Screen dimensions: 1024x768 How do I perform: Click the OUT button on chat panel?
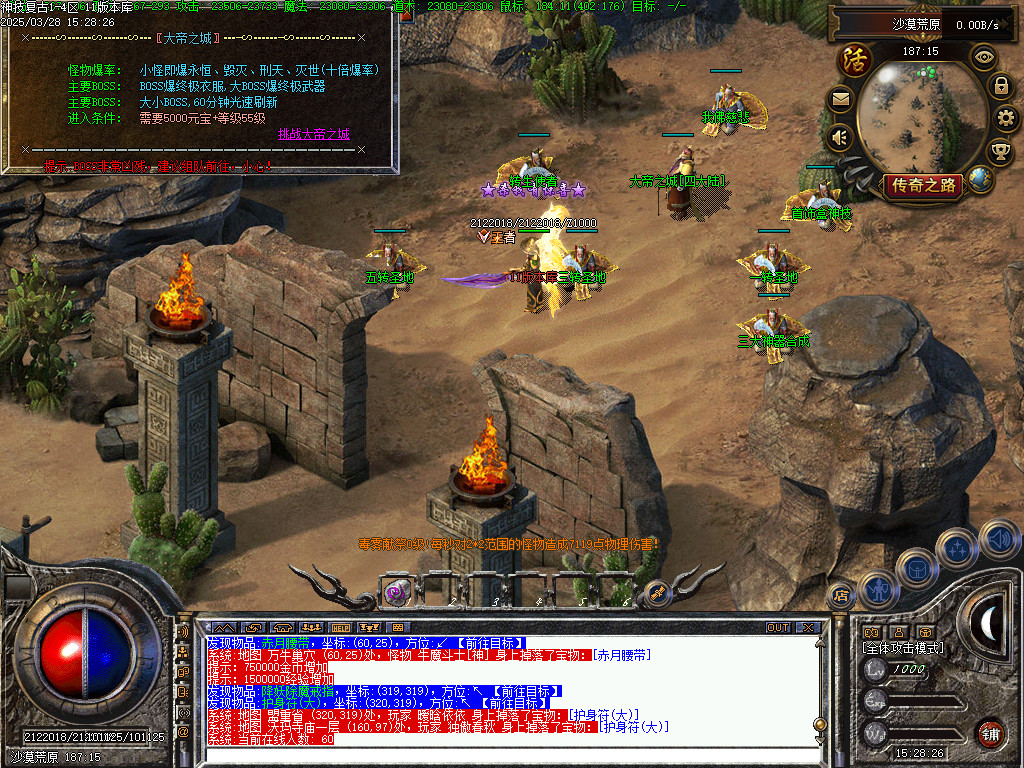tap(778, 627)
